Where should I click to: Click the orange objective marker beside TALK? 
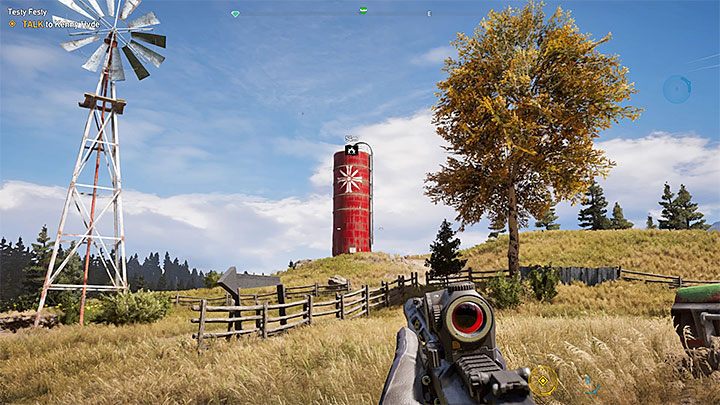(12, 22)
